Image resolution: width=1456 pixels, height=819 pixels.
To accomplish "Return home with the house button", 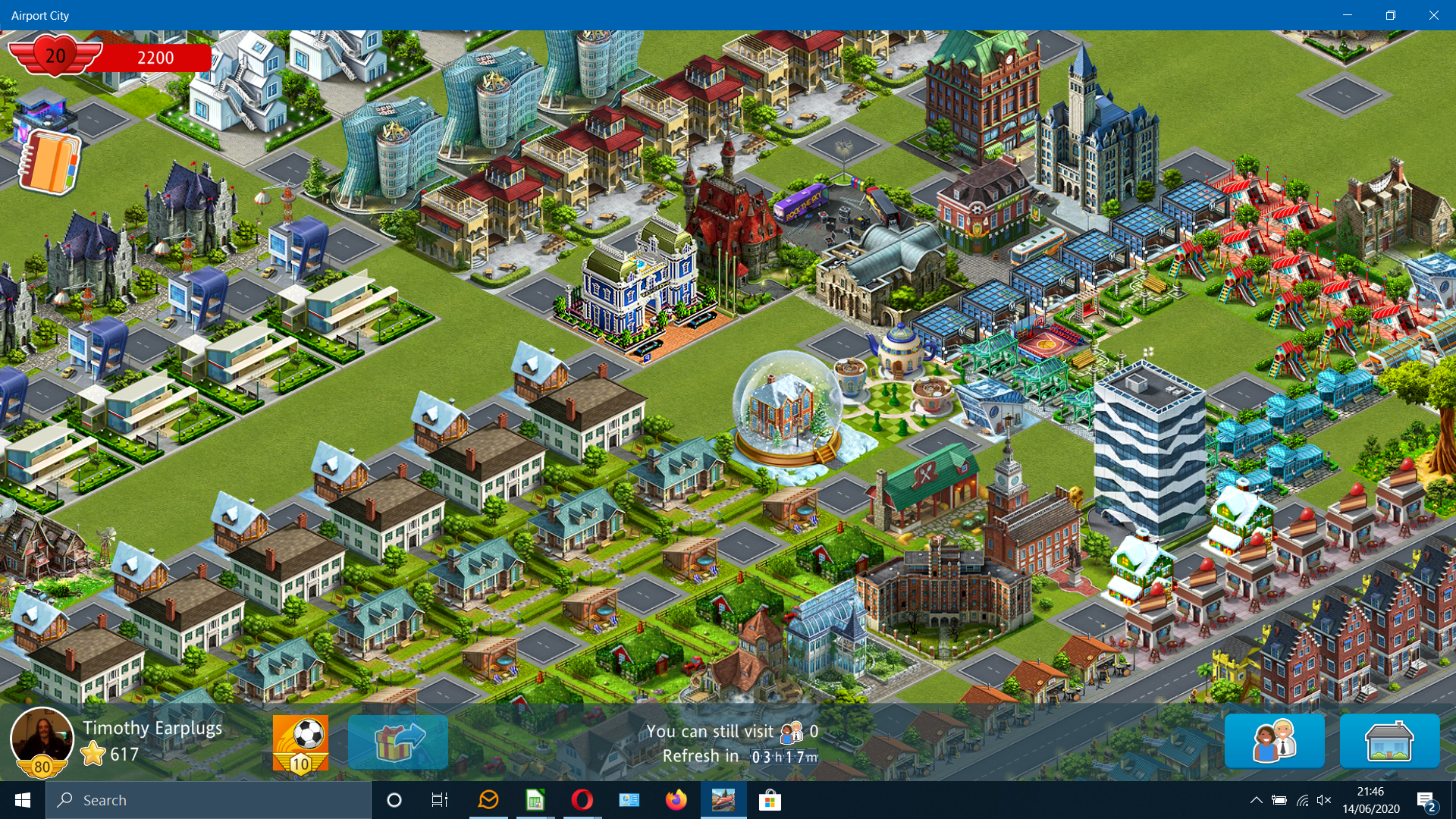I will point(1389,741).
